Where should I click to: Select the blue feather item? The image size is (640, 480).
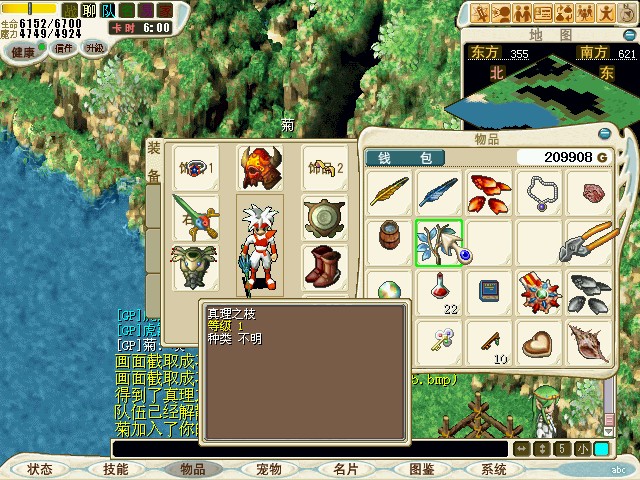pyautogui.click(x=438, y=192)
